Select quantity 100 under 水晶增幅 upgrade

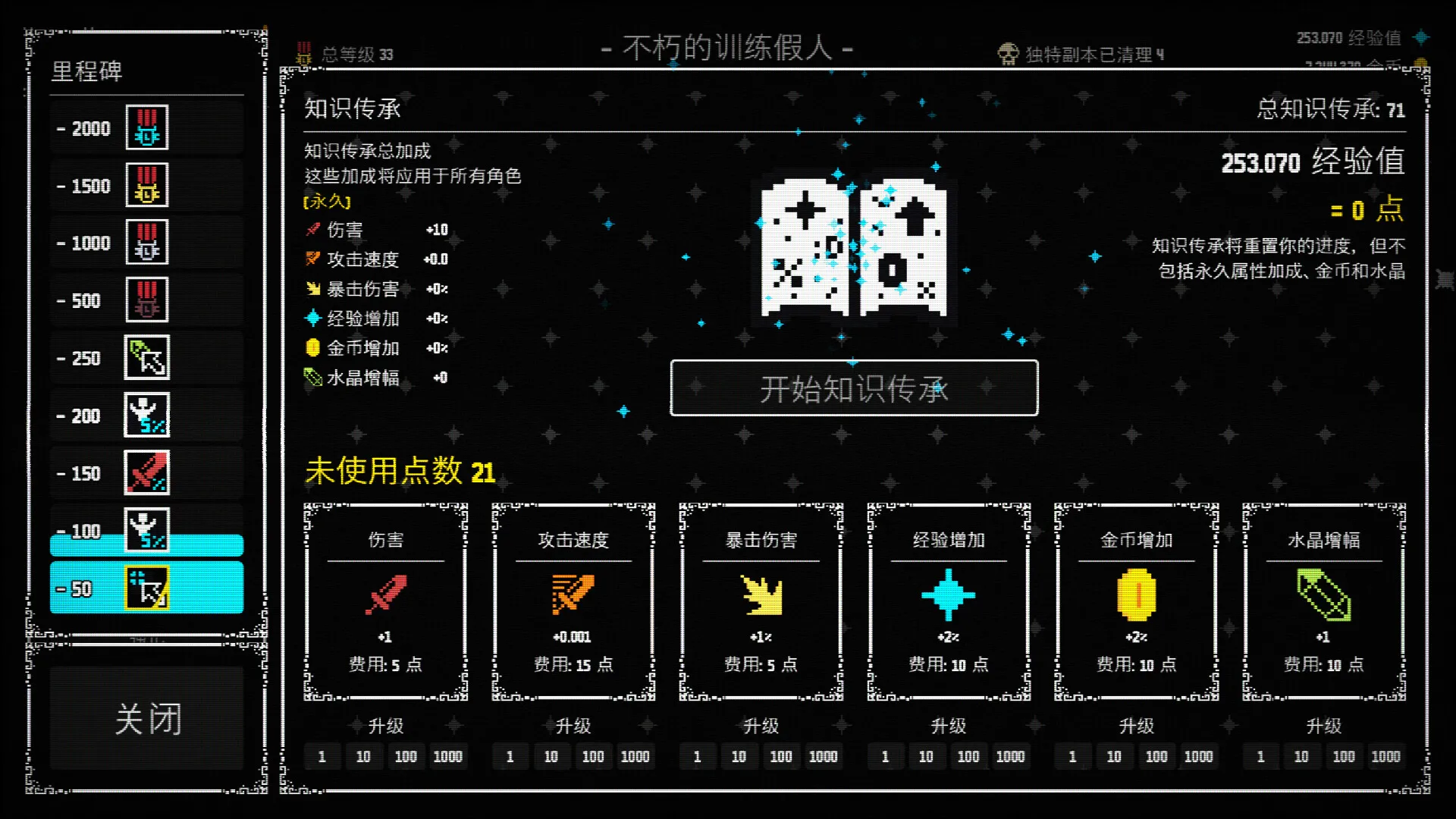pos(1344,756)
